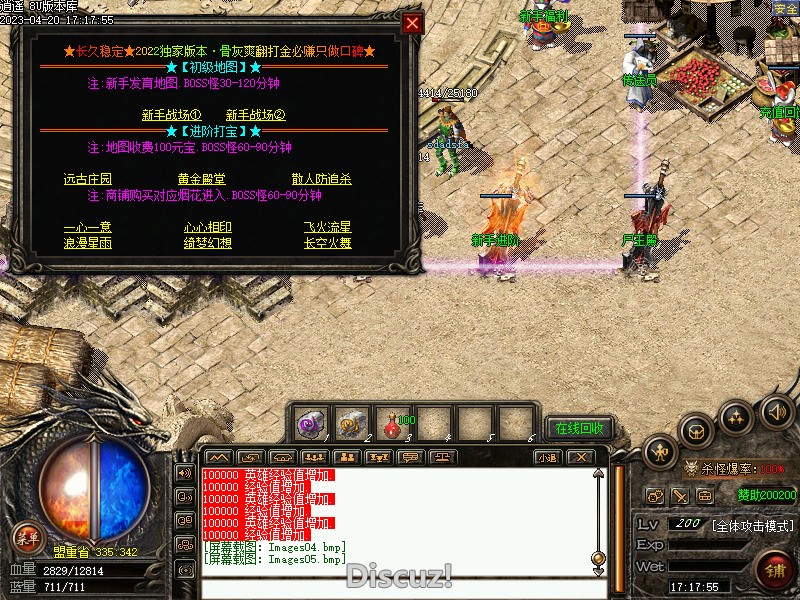Open the 赞助200200 sponsor button
Screen dimensions: 800x600
[x=767, y=495]
